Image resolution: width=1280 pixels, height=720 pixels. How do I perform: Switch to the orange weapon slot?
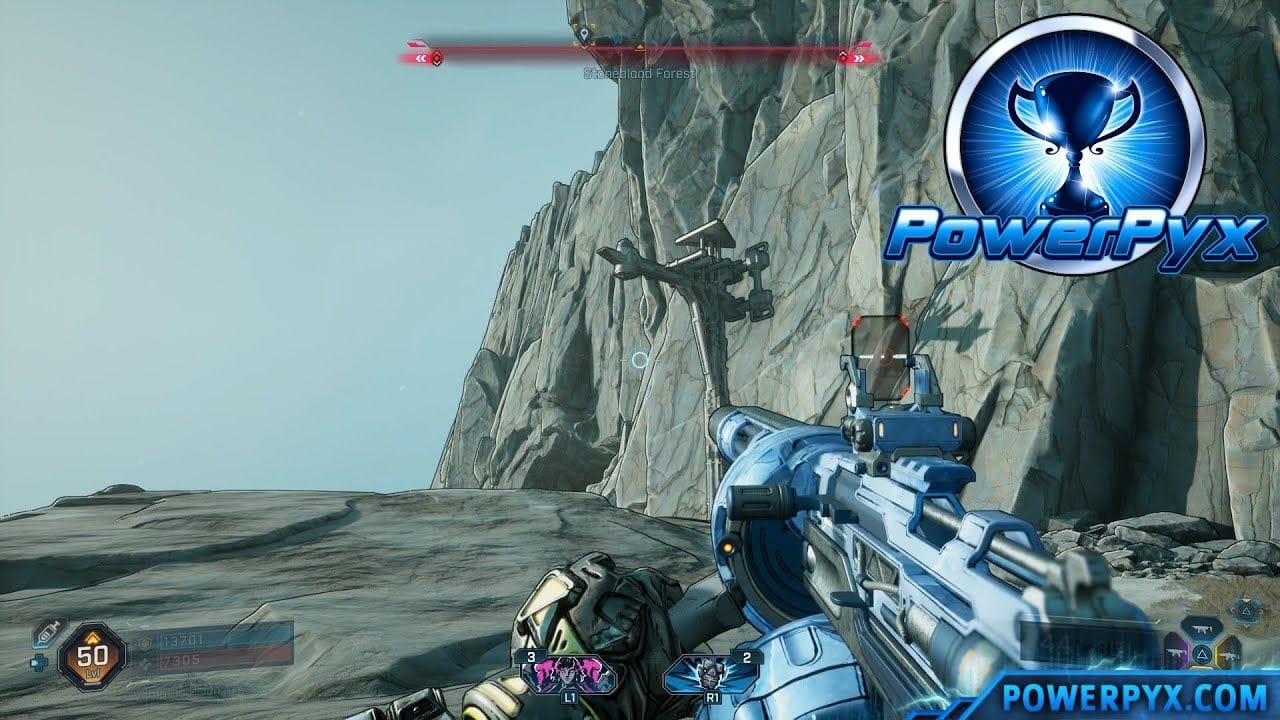click(x=1229, y=655)
